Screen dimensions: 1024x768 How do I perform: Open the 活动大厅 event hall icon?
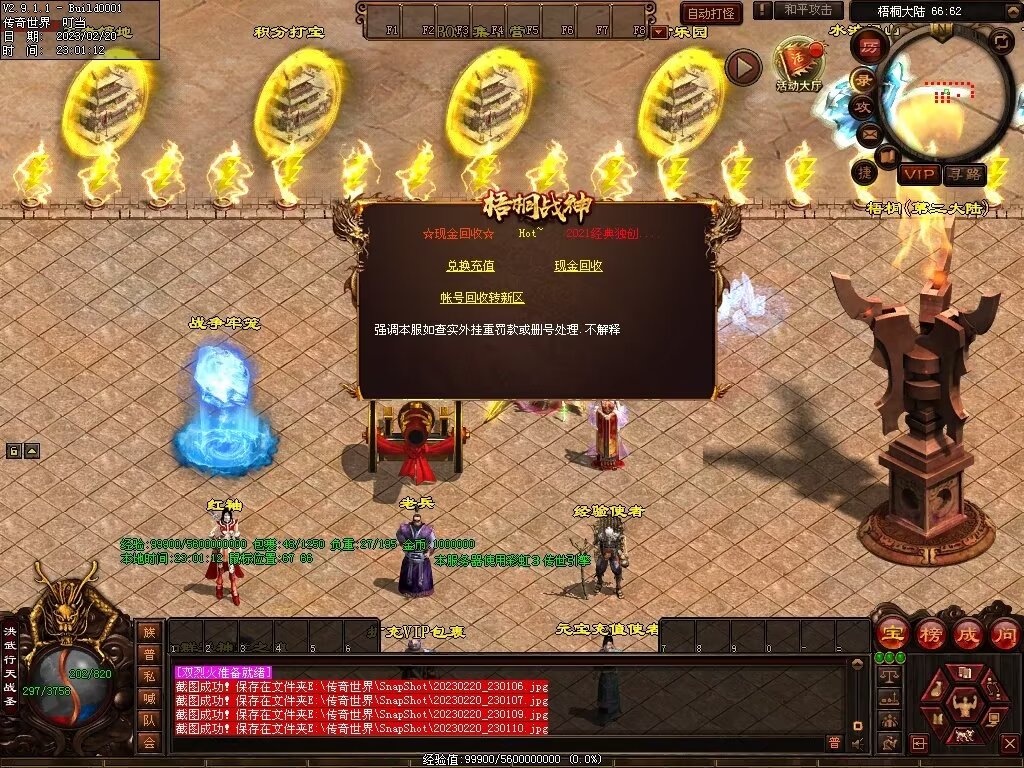[797, 65]
